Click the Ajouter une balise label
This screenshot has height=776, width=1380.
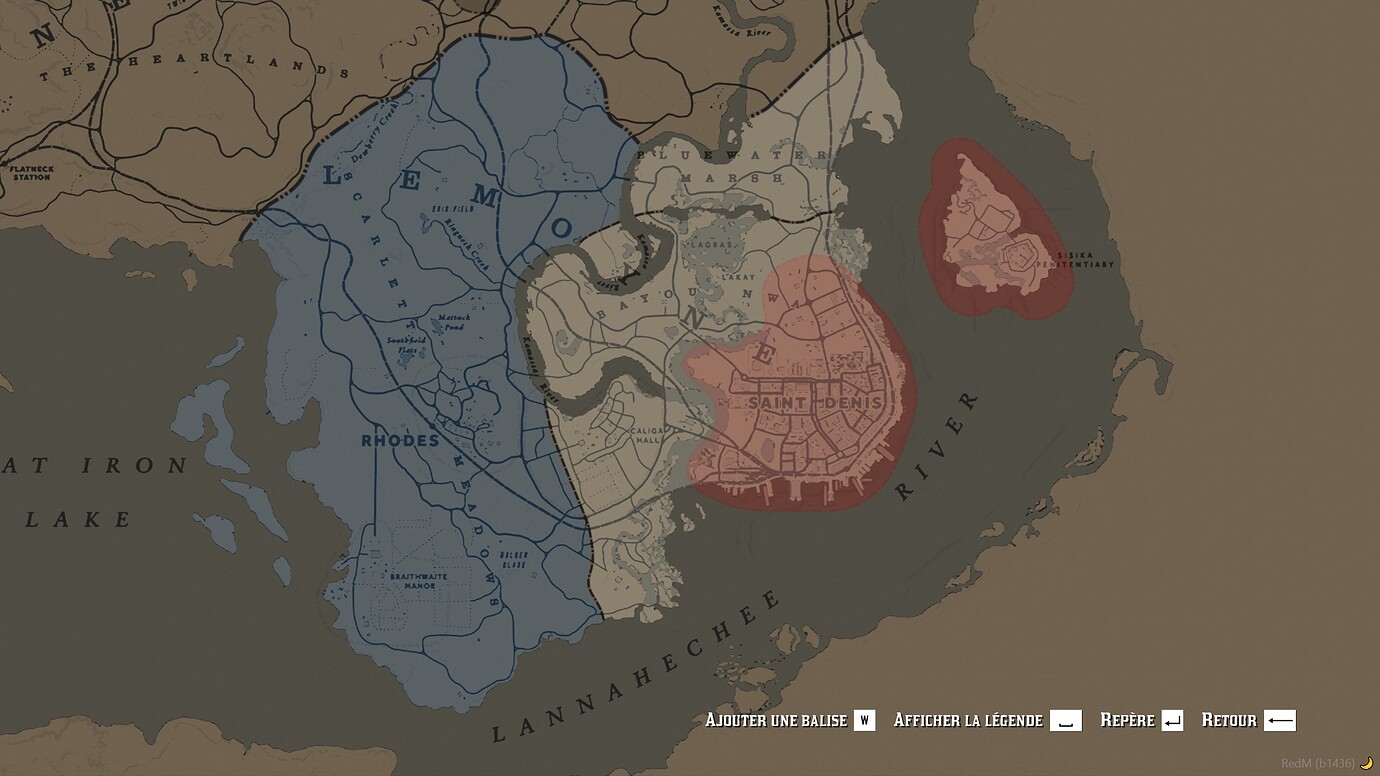tap(775, 719)
